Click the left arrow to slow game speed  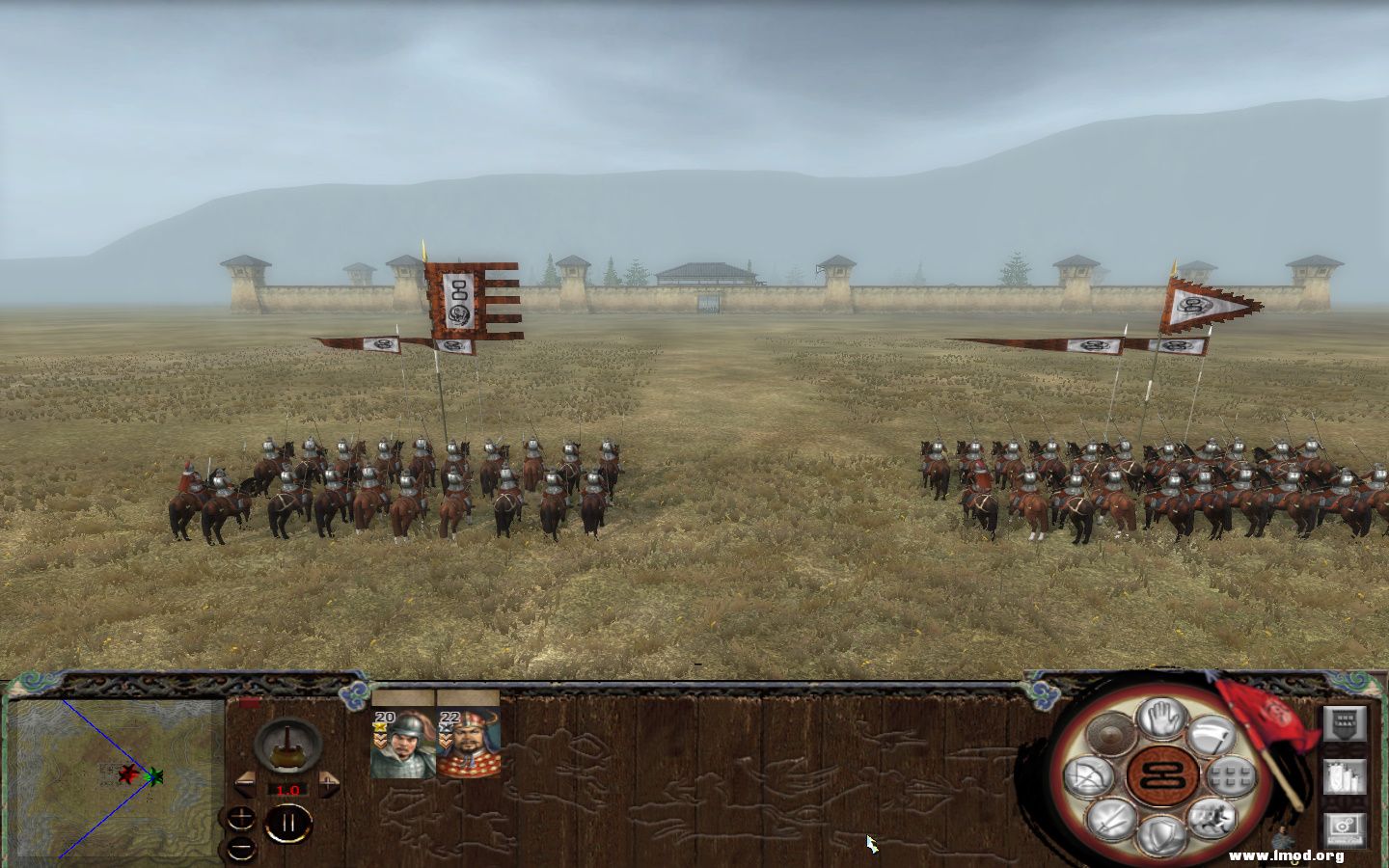[244, 782]
